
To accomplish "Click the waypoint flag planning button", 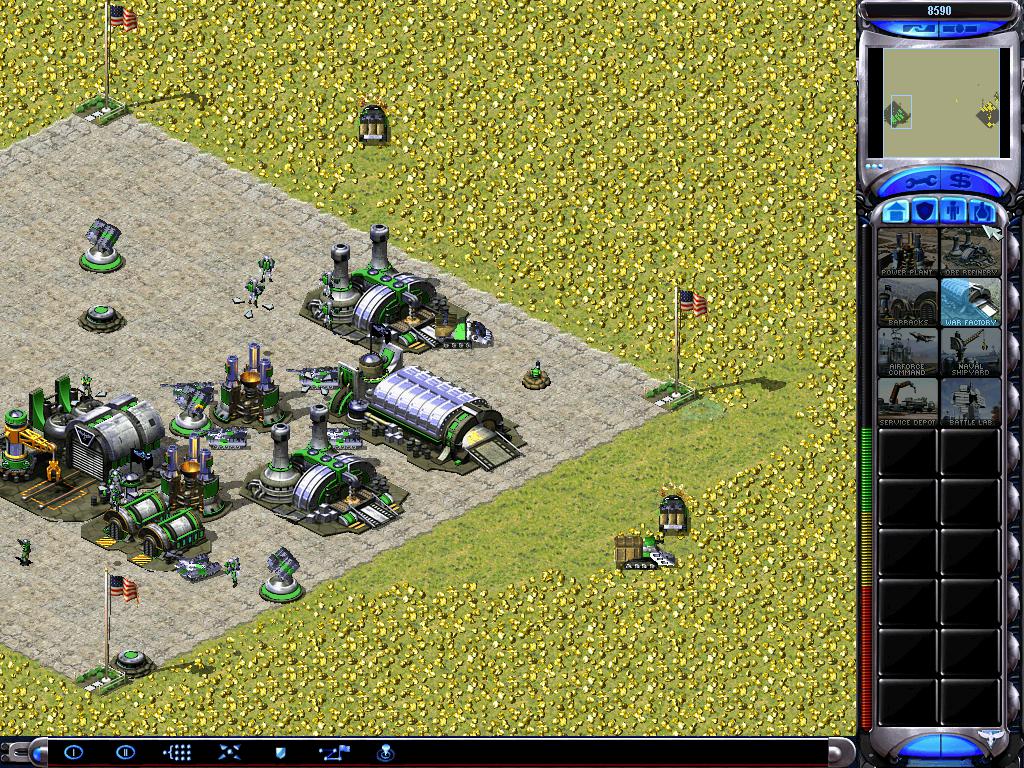I will (334, 752).
